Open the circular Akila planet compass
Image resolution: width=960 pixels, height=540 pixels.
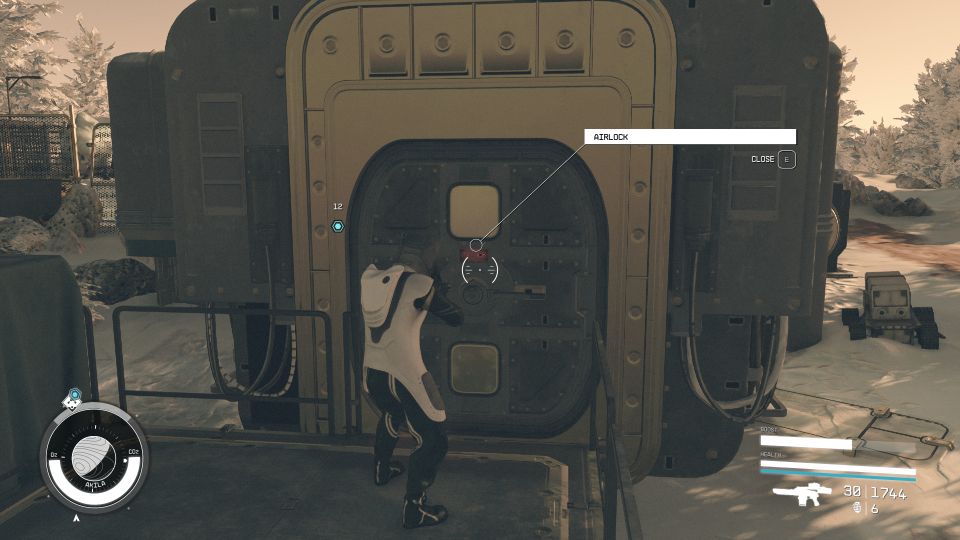94,454
